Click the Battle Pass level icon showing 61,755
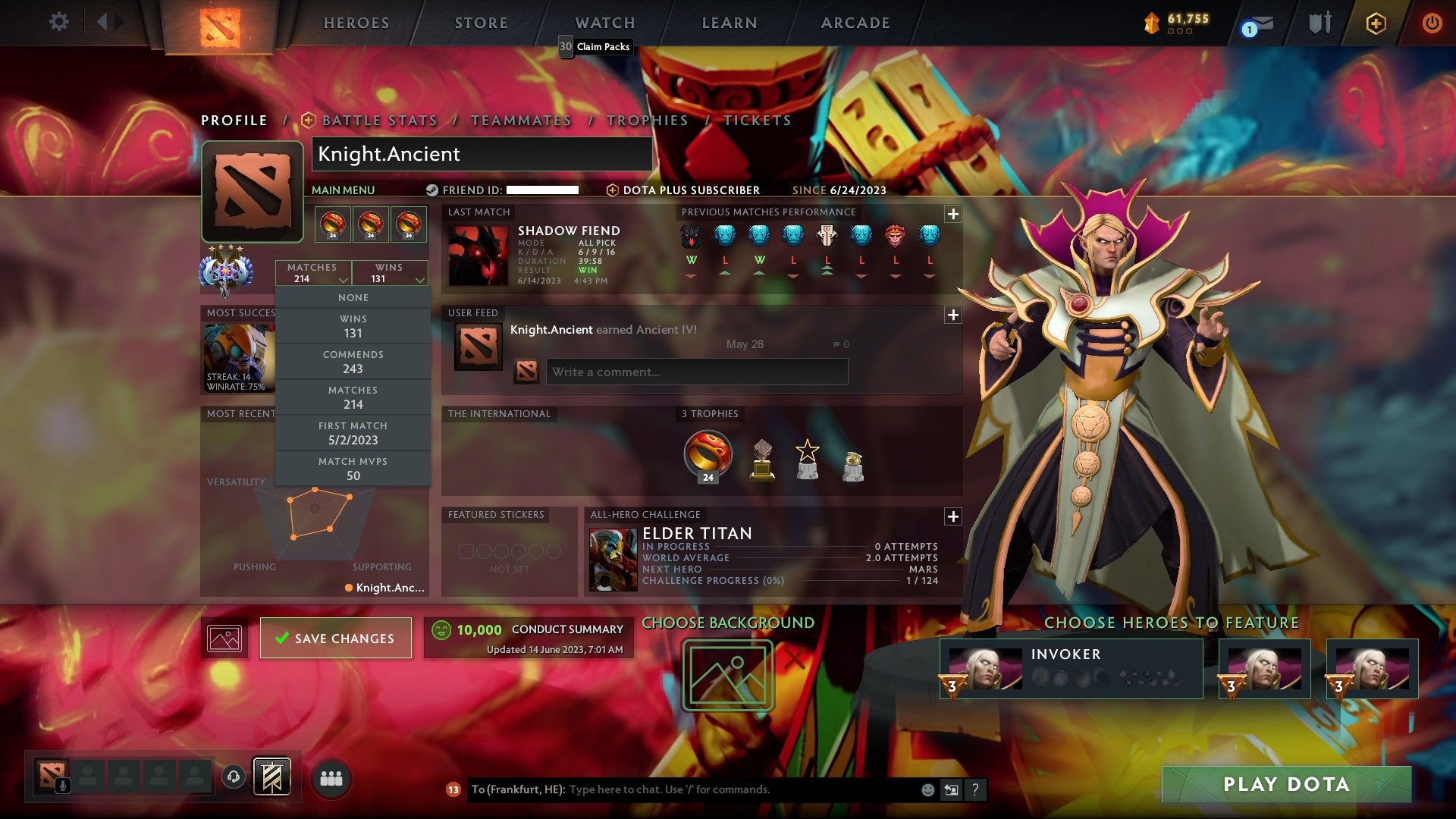The width and height of the screenshot is (1456, 819). click(1153, 23)
